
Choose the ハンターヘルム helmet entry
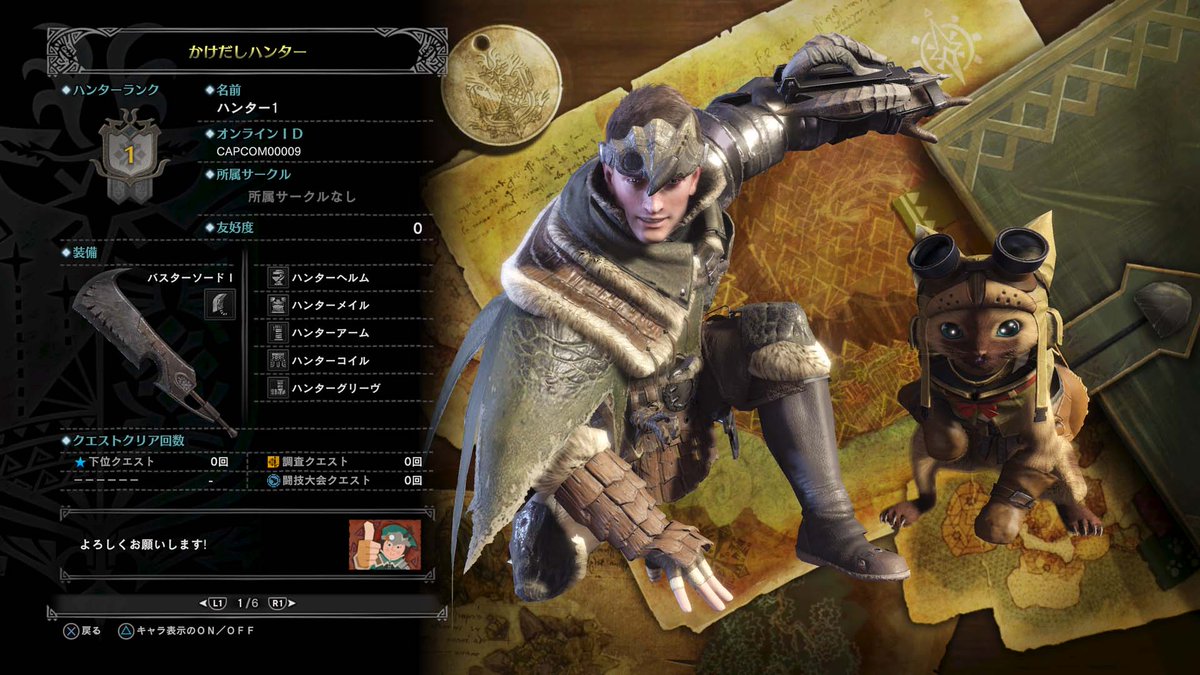coord(330,277)
